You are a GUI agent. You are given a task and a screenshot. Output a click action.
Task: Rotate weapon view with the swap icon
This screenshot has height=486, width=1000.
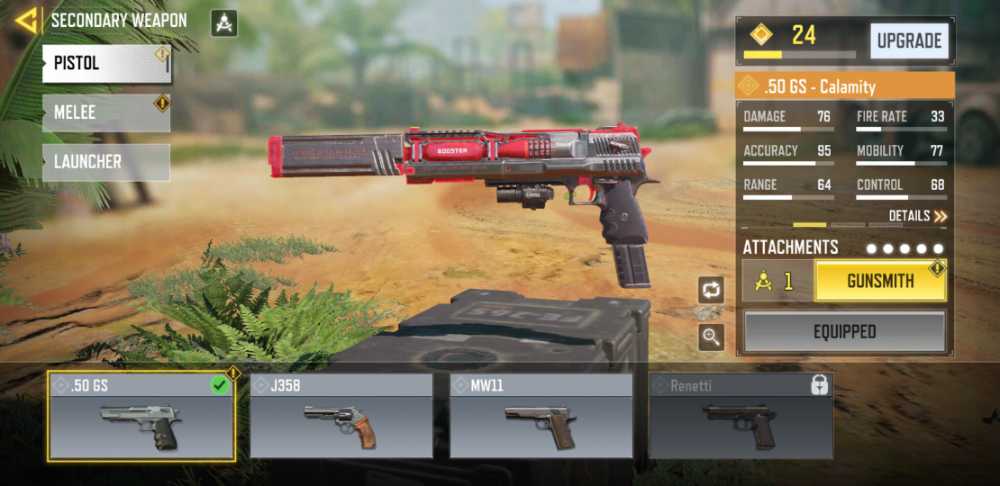pos(711,290)
